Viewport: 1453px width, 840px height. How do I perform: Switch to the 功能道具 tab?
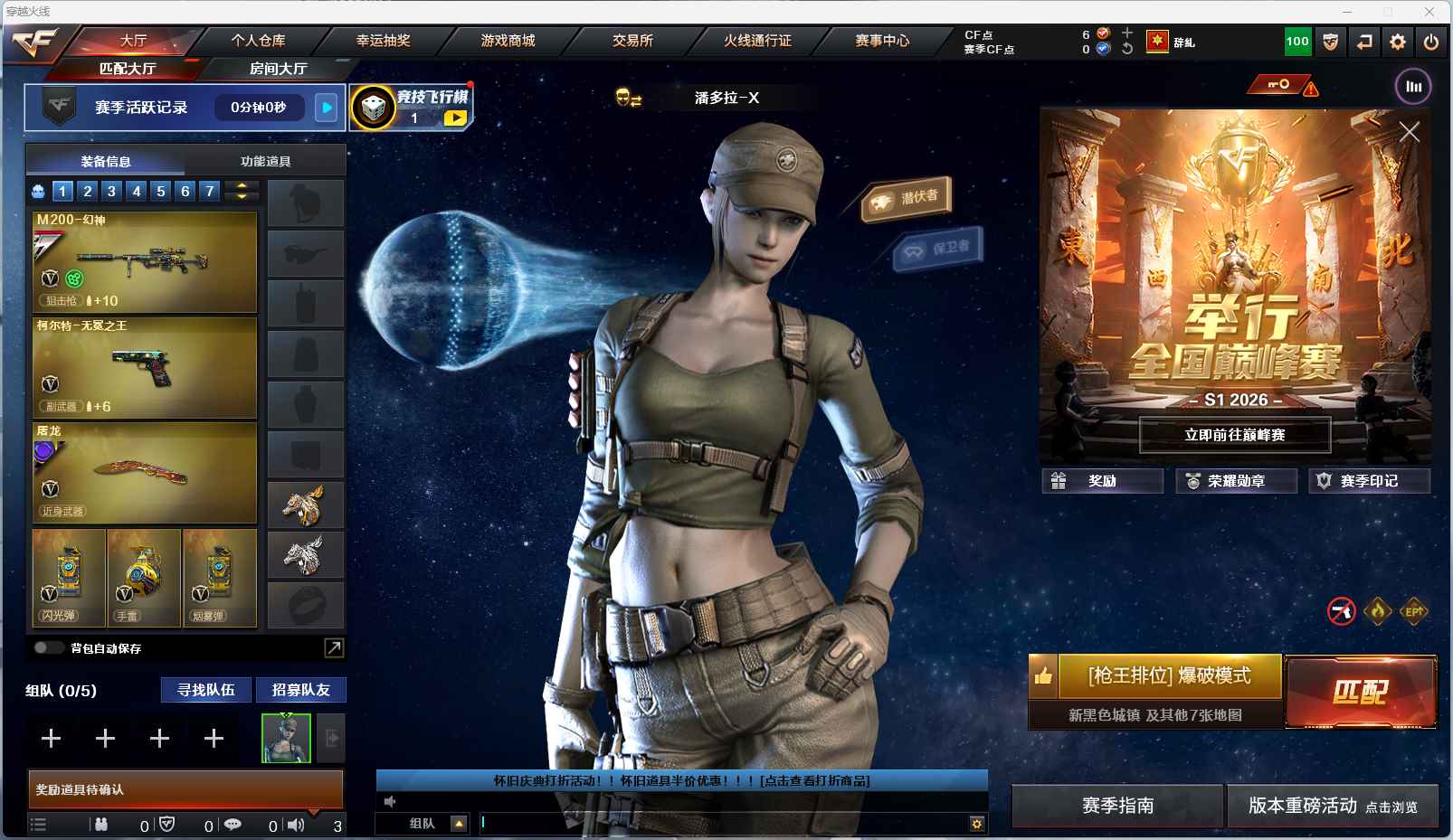click(x=265, y=161)
